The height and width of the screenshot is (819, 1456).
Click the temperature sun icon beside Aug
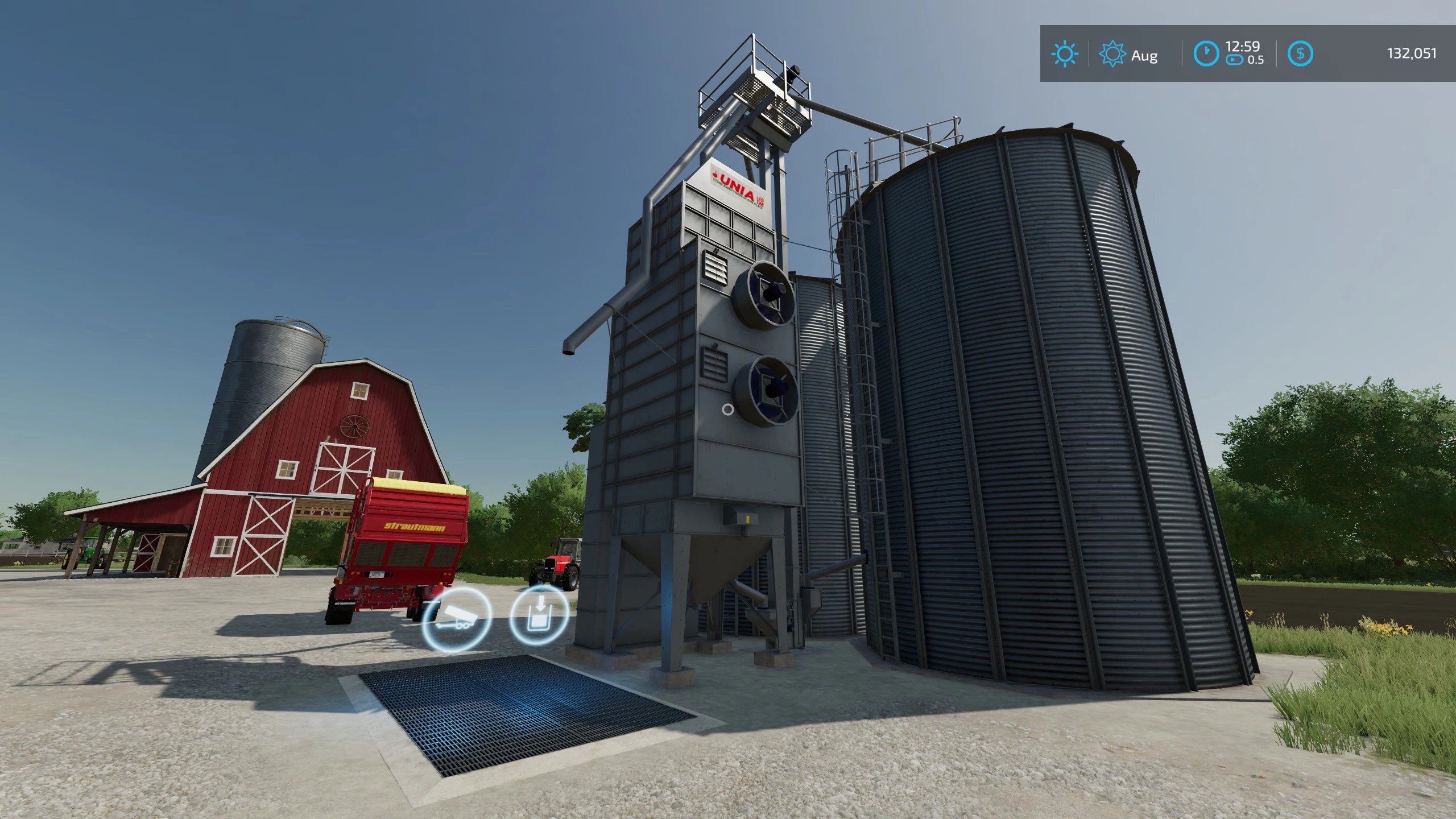point(1114,54)
